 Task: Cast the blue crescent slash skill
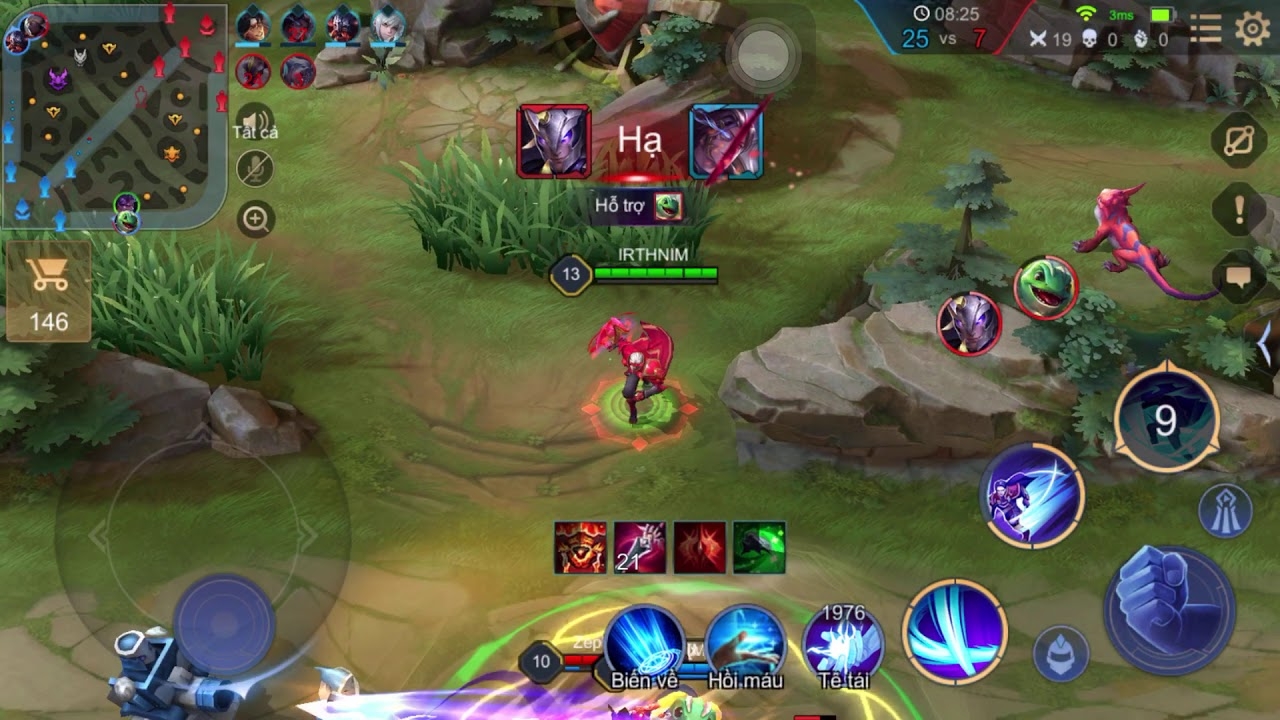click(954, 631)
